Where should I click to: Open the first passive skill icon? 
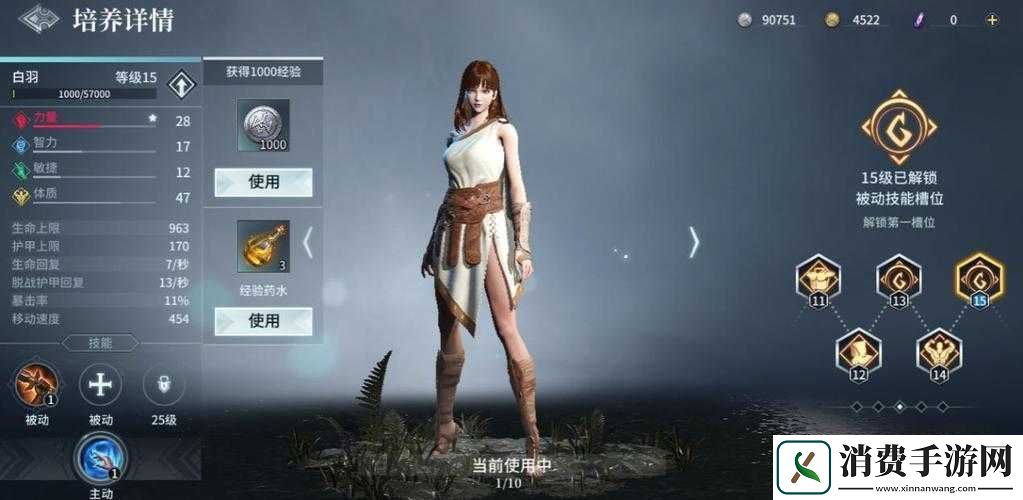point(37,385)
